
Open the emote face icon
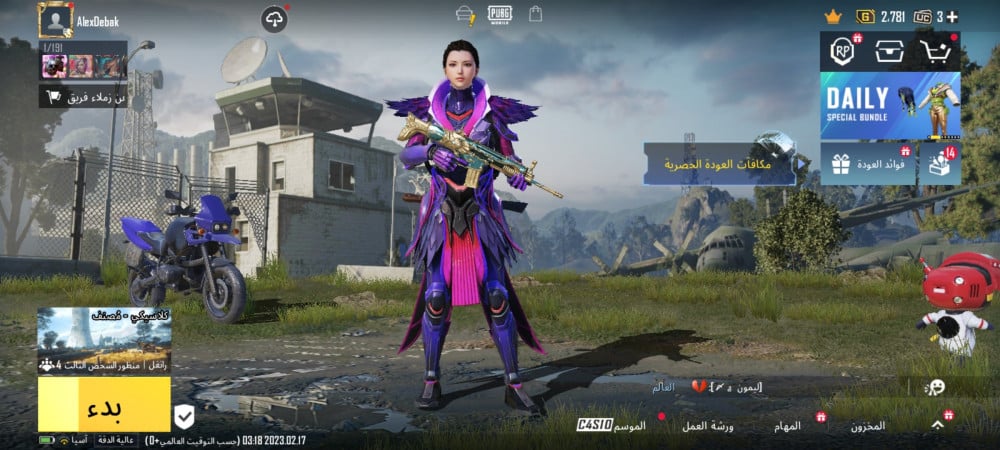click(x=935, y=387)
